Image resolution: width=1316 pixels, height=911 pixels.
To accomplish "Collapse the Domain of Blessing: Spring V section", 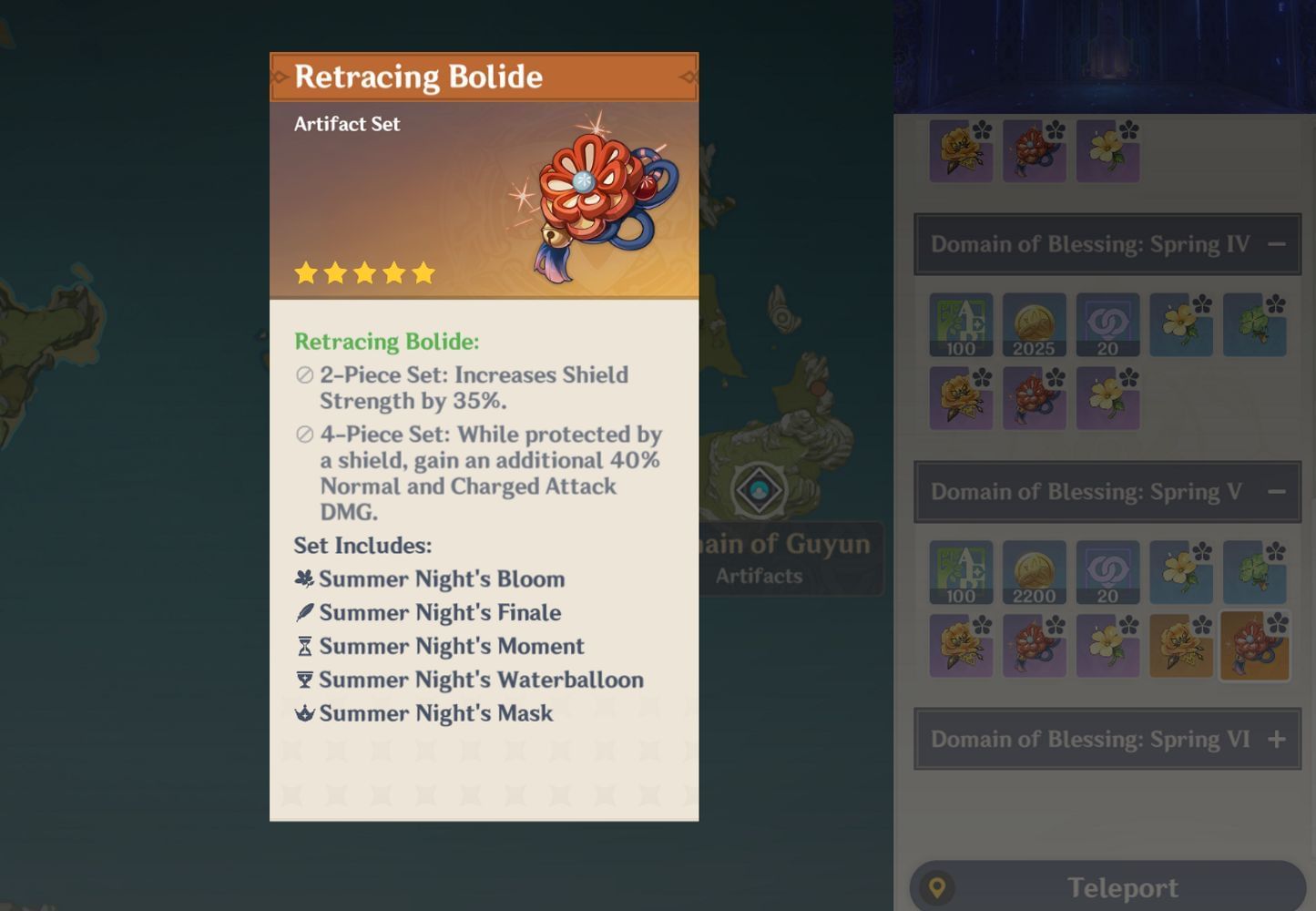I will [1276, 492].
